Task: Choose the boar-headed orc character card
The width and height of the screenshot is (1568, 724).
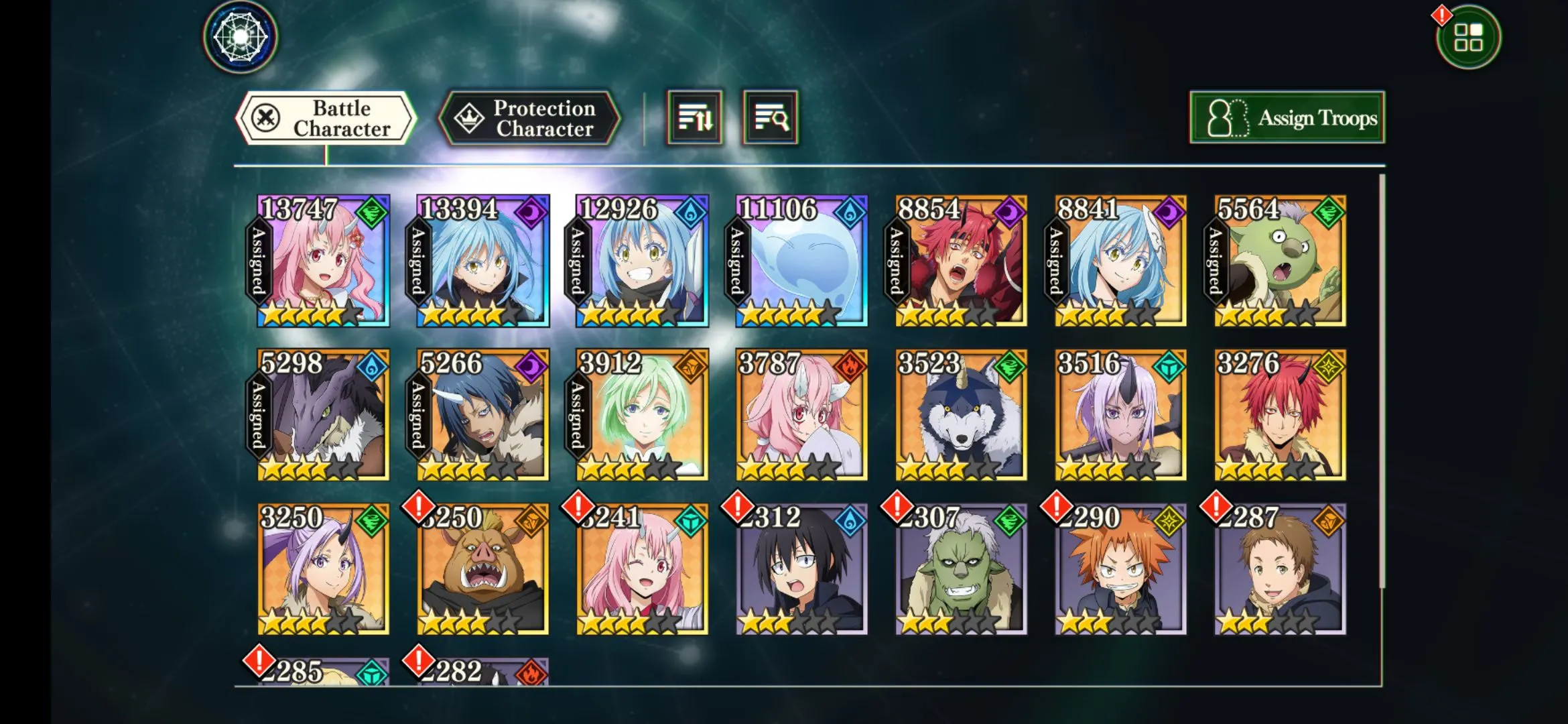Action: coord(483,569)
